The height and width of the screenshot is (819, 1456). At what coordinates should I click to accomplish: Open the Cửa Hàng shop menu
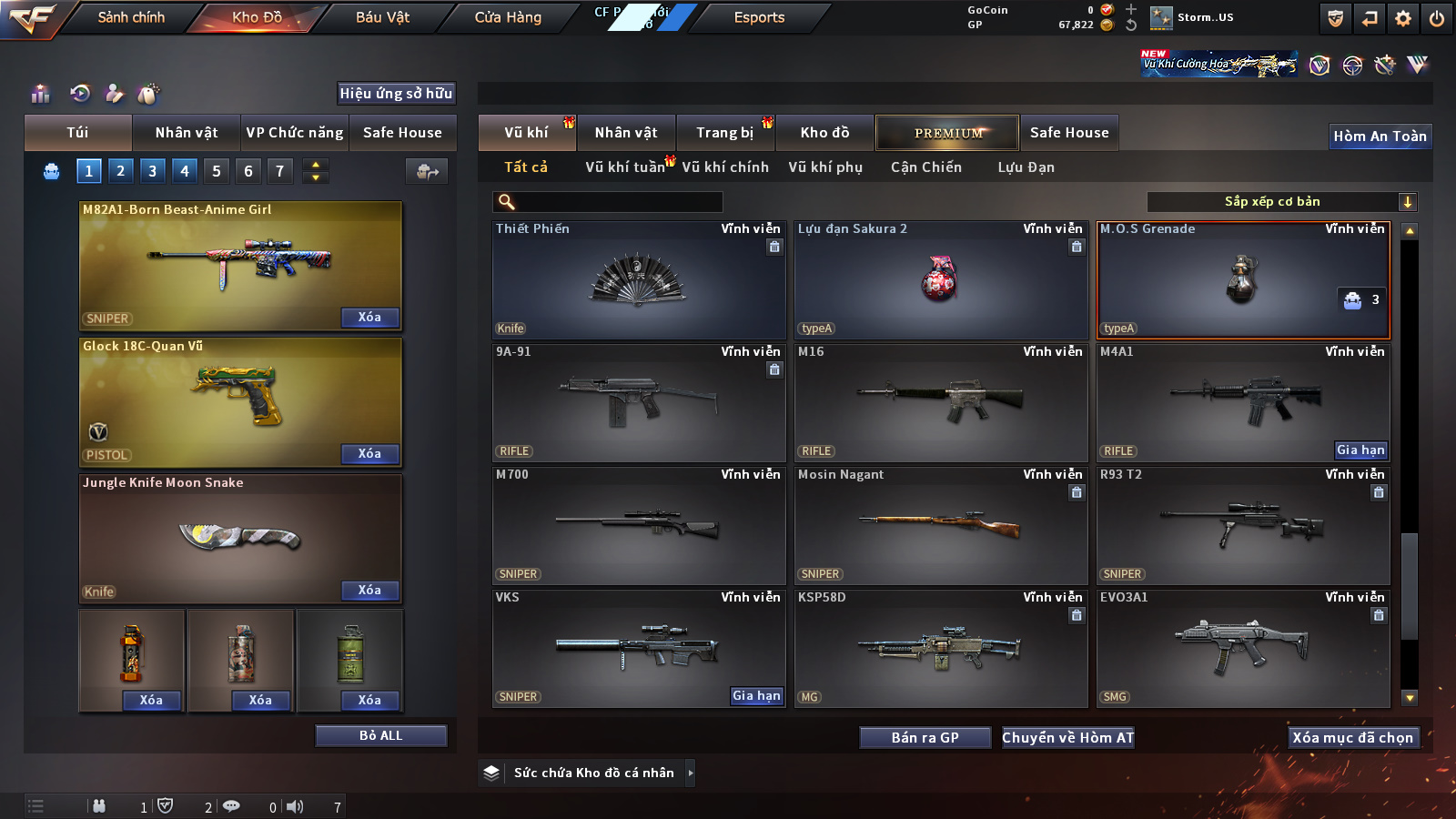coord(508,17)
